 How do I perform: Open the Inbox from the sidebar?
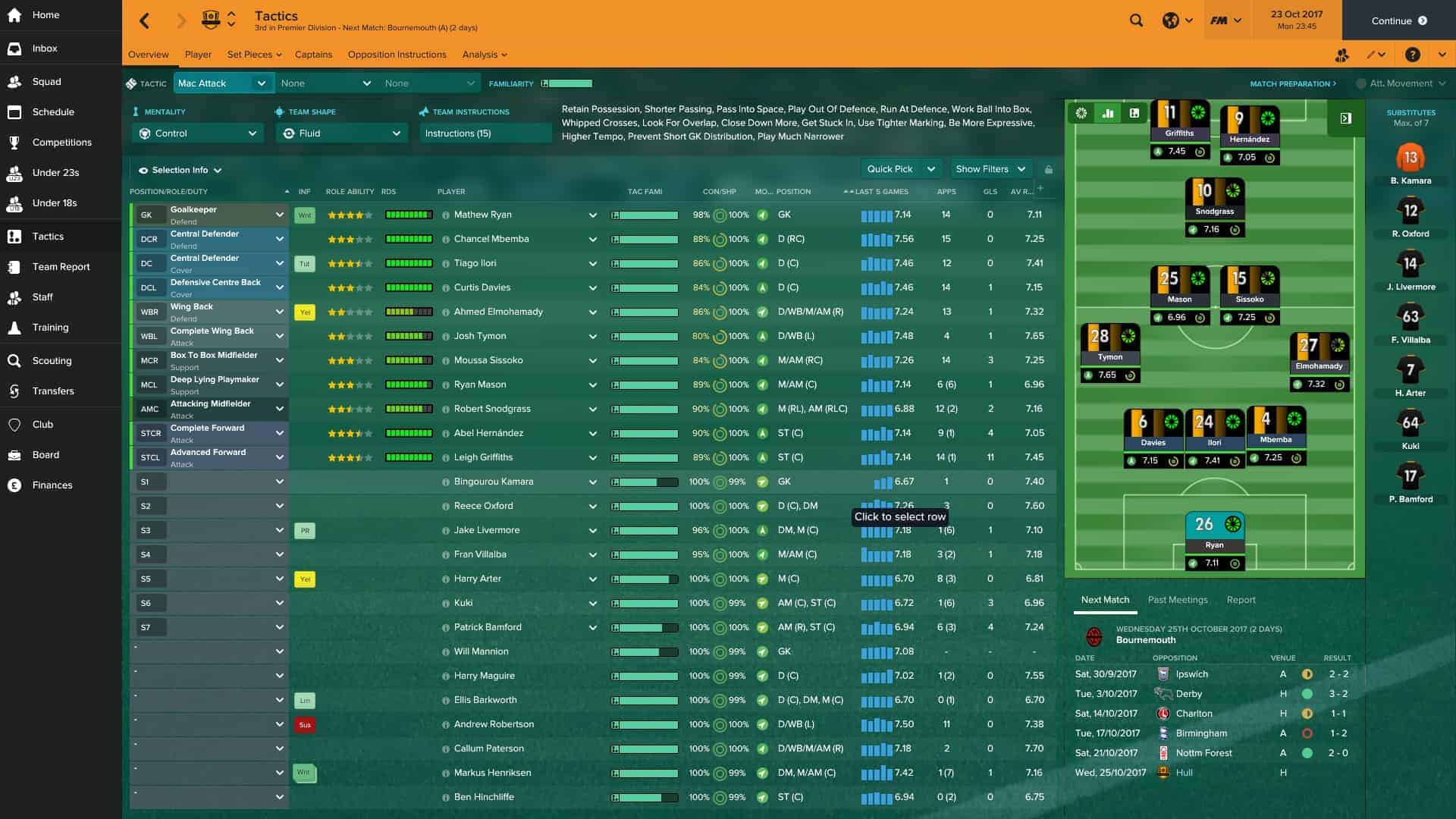click(x=45, y=49)
